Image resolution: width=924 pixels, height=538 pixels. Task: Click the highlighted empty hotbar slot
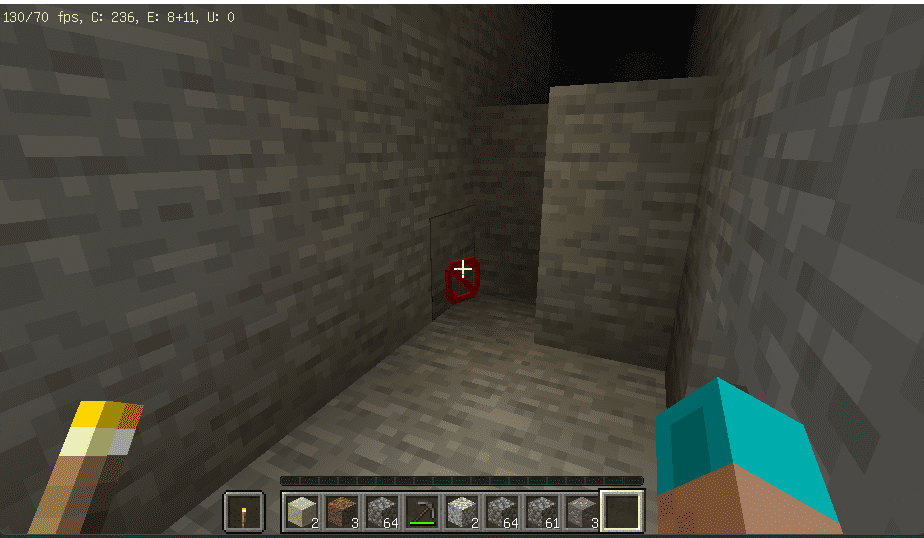[x=621, y=512]
